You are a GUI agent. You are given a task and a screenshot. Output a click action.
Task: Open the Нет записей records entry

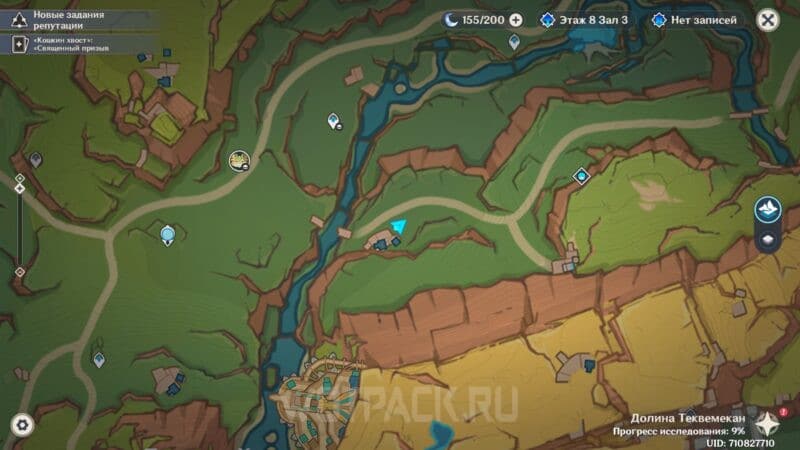click(695, 20)
